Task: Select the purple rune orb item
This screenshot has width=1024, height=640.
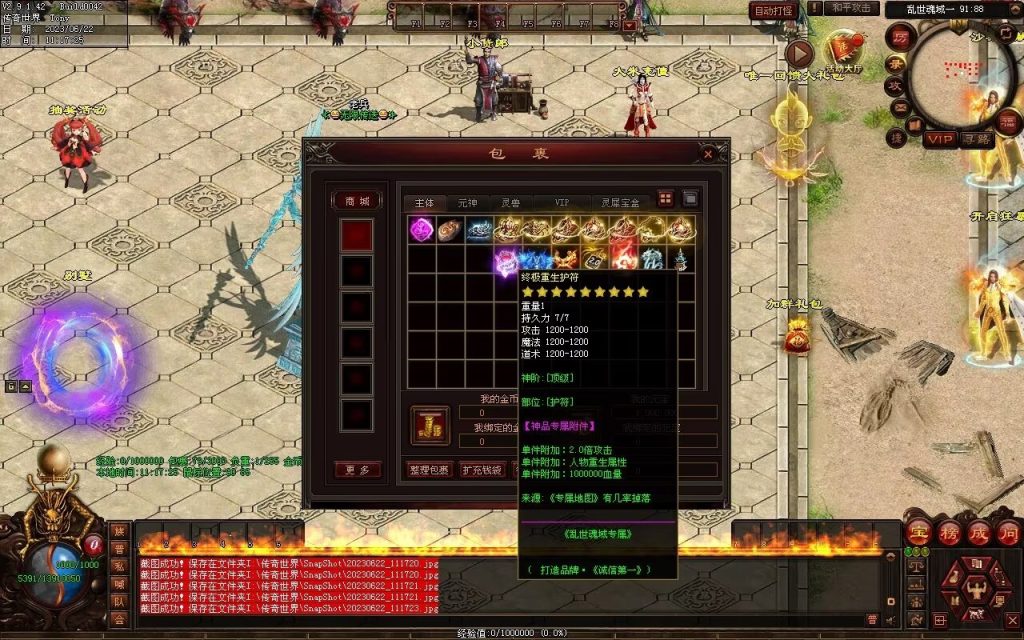Action: (421, 229)
